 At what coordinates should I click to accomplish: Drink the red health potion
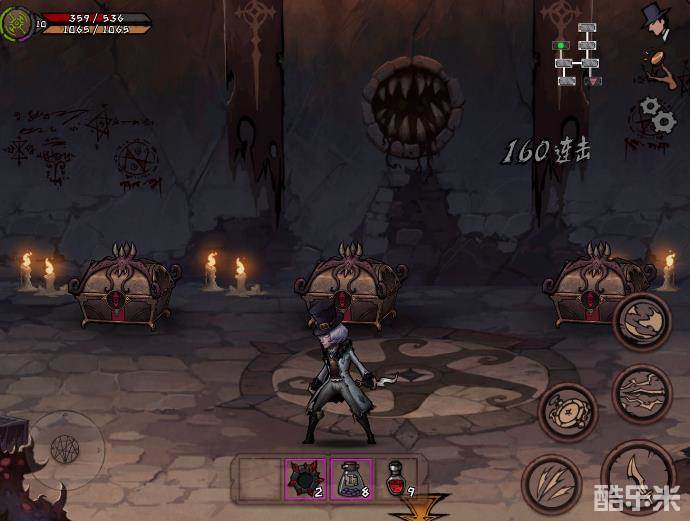(398, 478)
